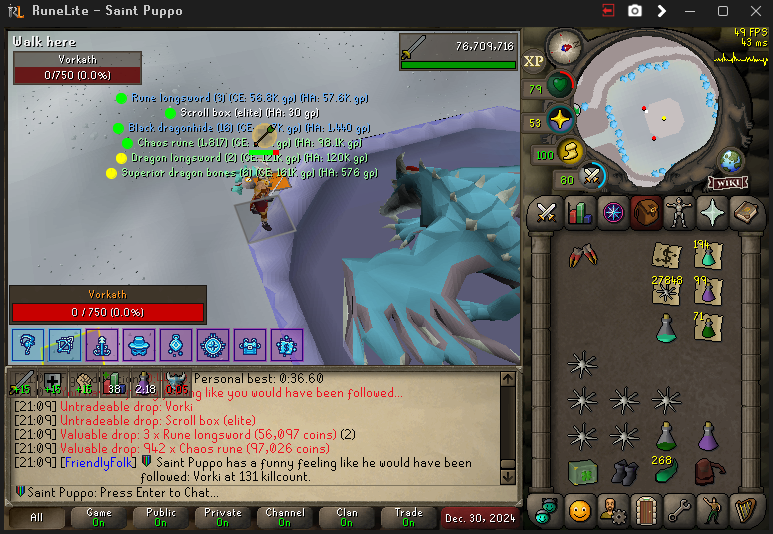The height and width of the screenshot is (534, 773).
Task: Open the Emotes tab
Action: click(x=712, y=510)
